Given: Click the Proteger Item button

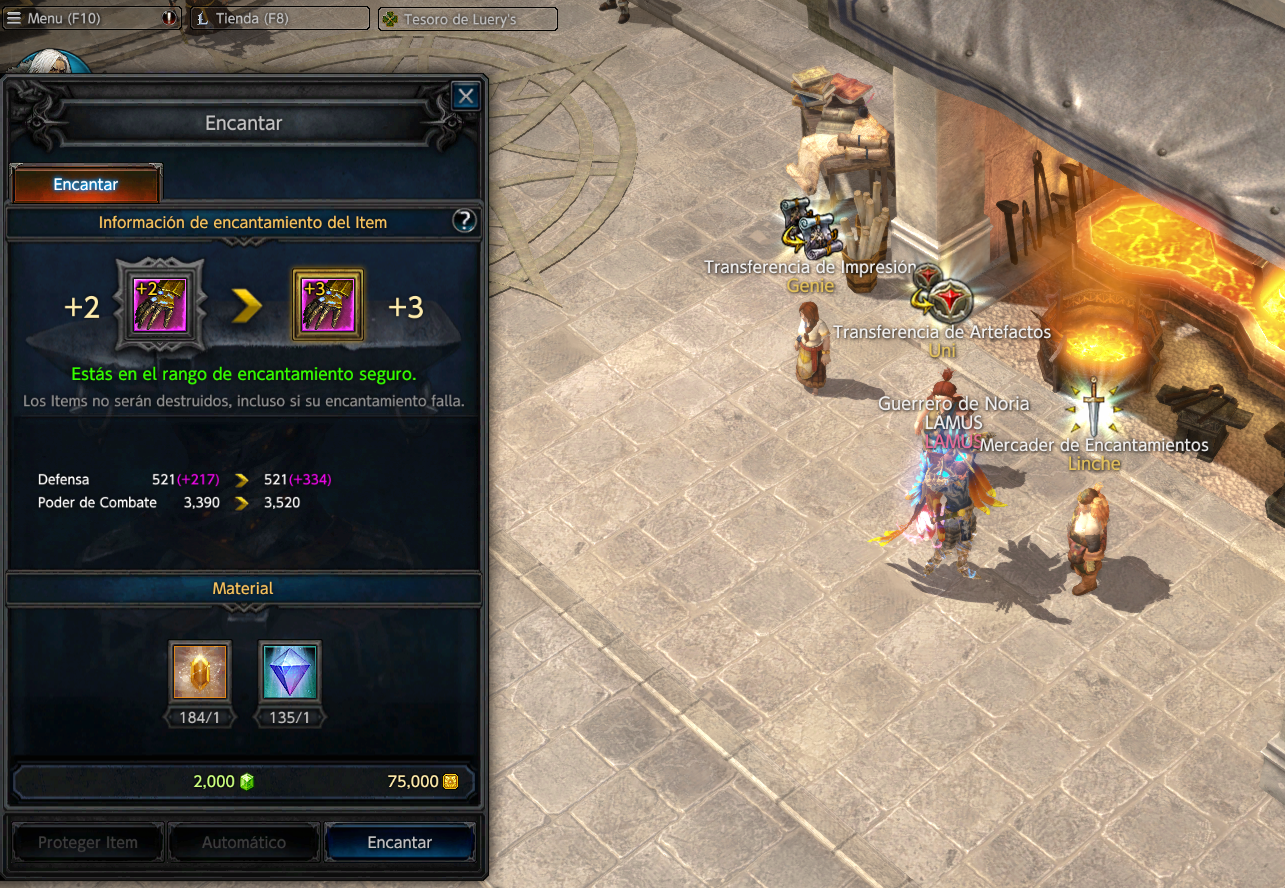Looking at the screenshot, I should (88, 842).
